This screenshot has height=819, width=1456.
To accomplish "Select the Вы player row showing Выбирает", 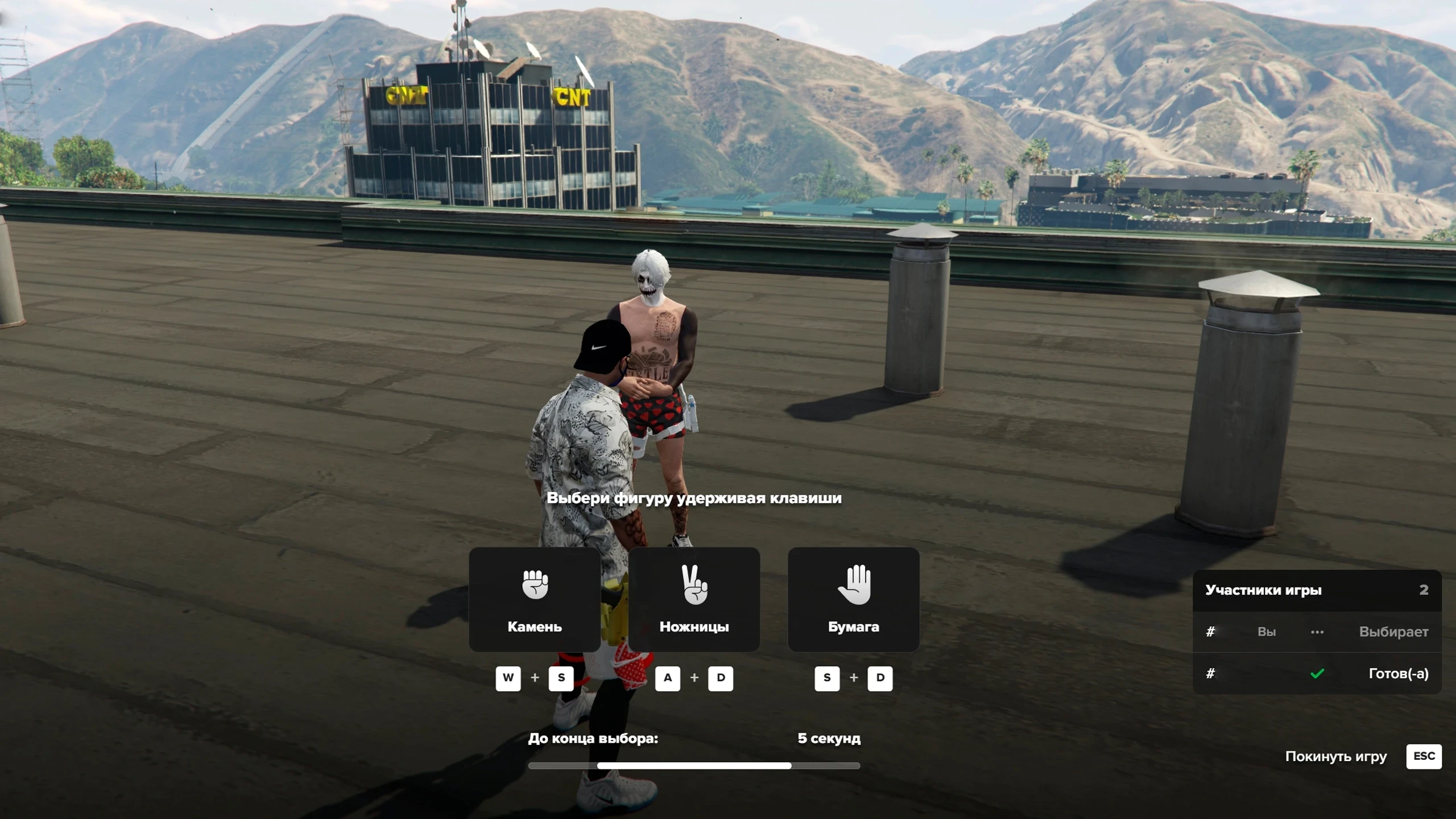I will point(1317,632).
